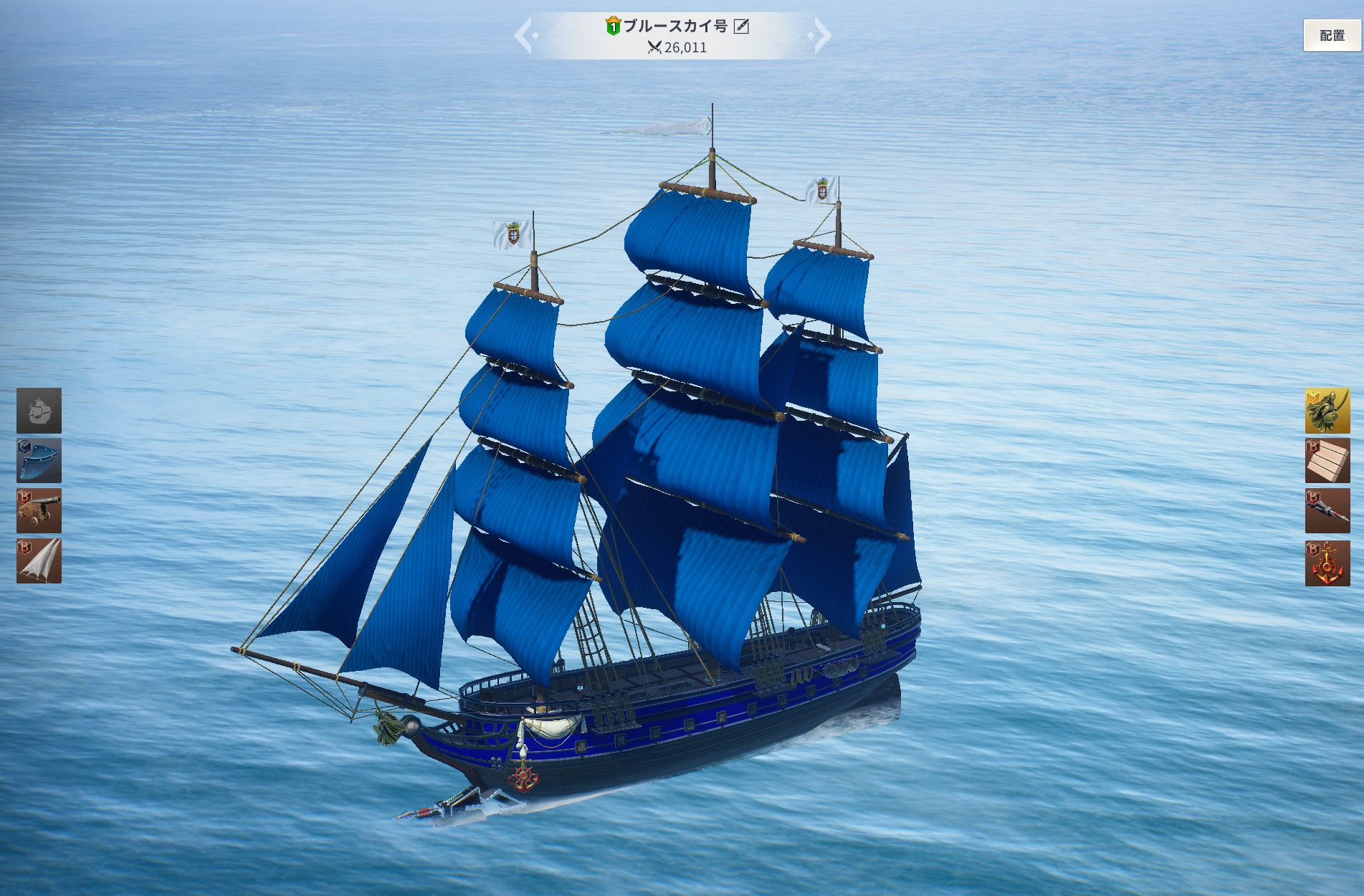Select the greyed-out ship silhouette slot
This screenshot has height=896, width=1364.
[39, 411]
